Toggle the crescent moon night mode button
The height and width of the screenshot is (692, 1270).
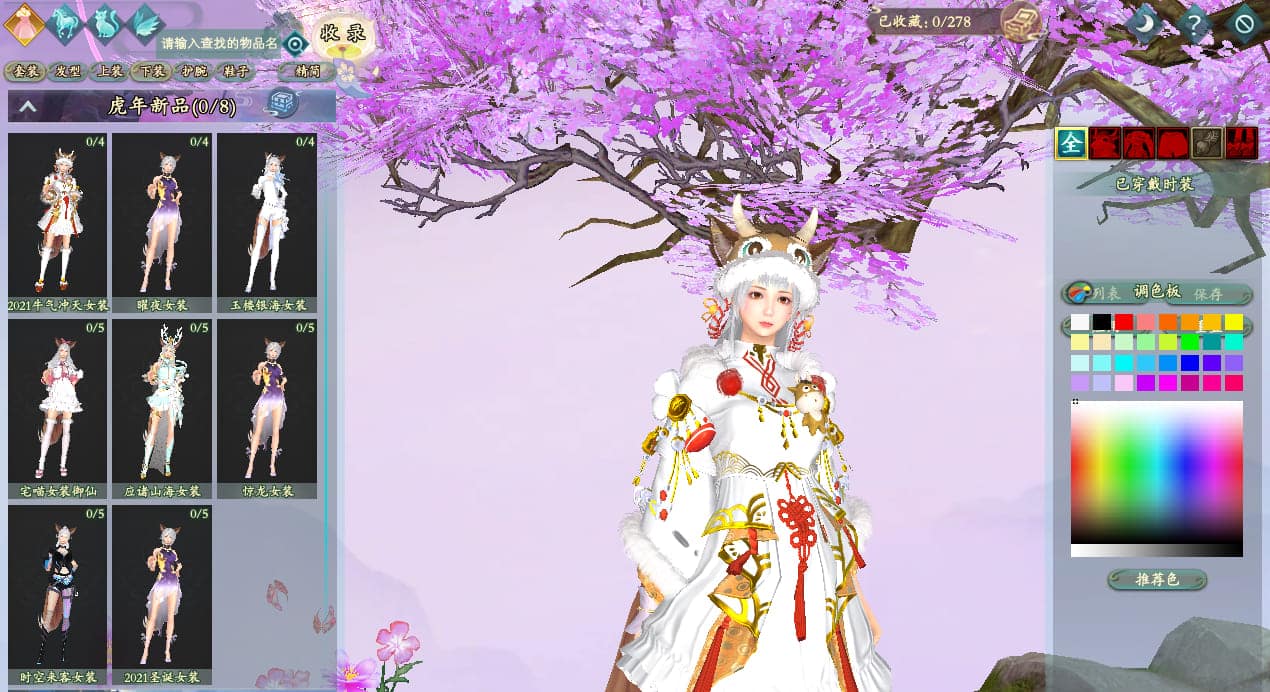[1143, 22]
